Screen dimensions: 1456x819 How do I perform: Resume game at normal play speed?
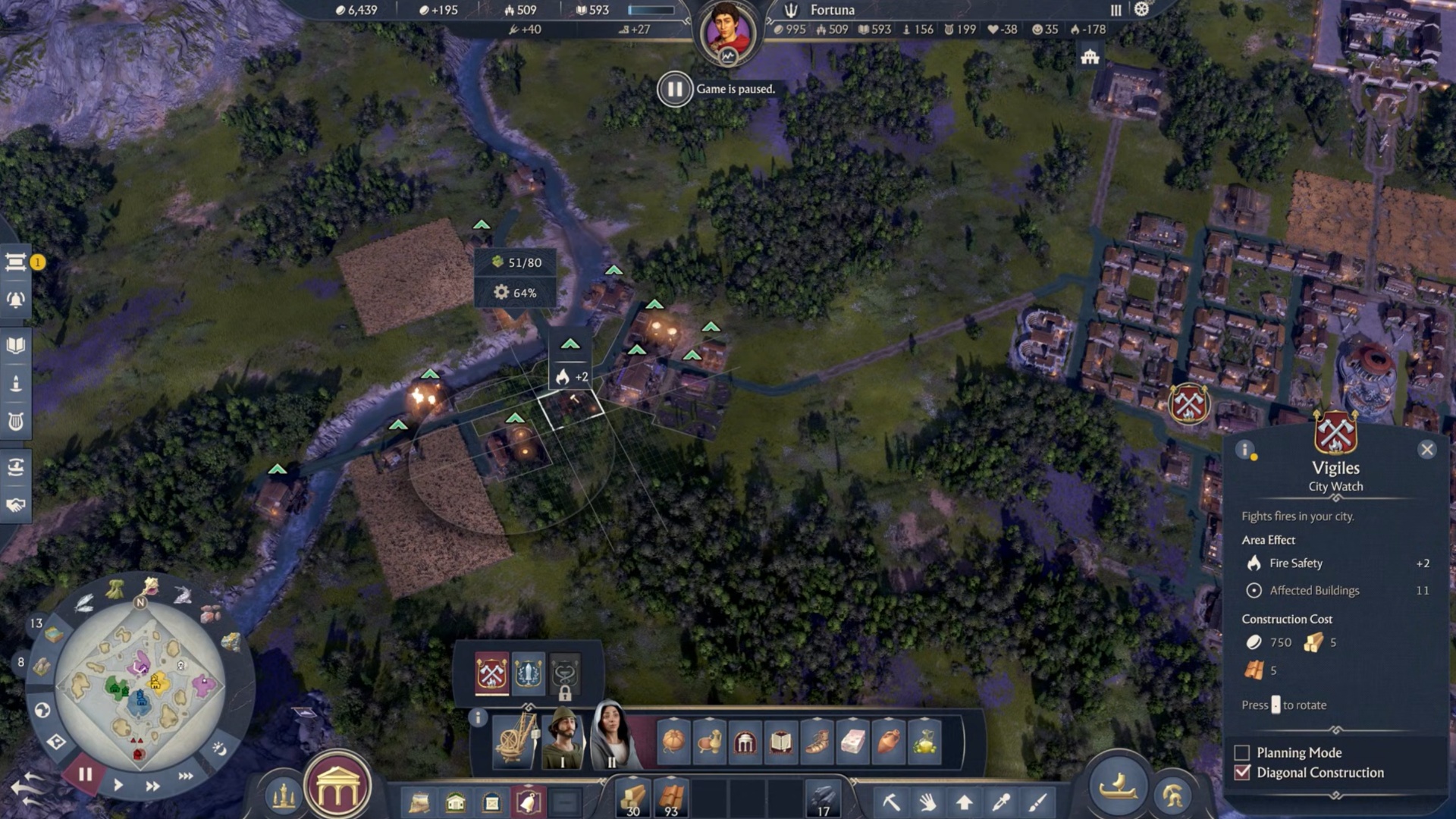tap(118, 785)
